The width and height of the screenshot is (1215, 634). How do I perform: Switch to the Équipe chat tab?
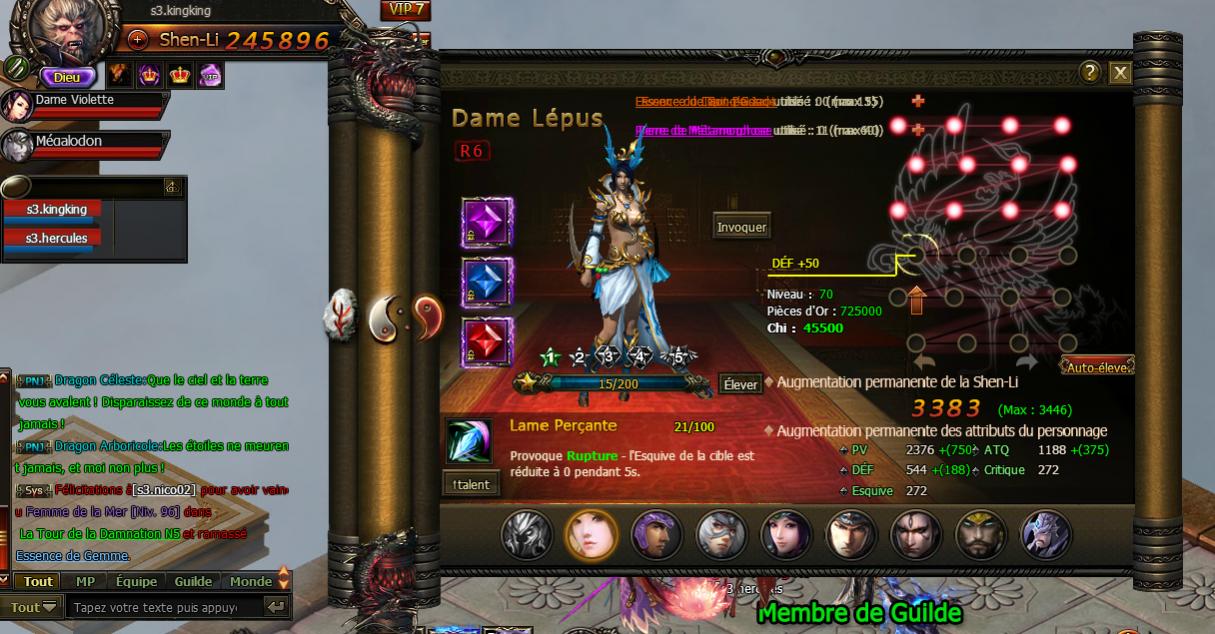pos(136,582)
